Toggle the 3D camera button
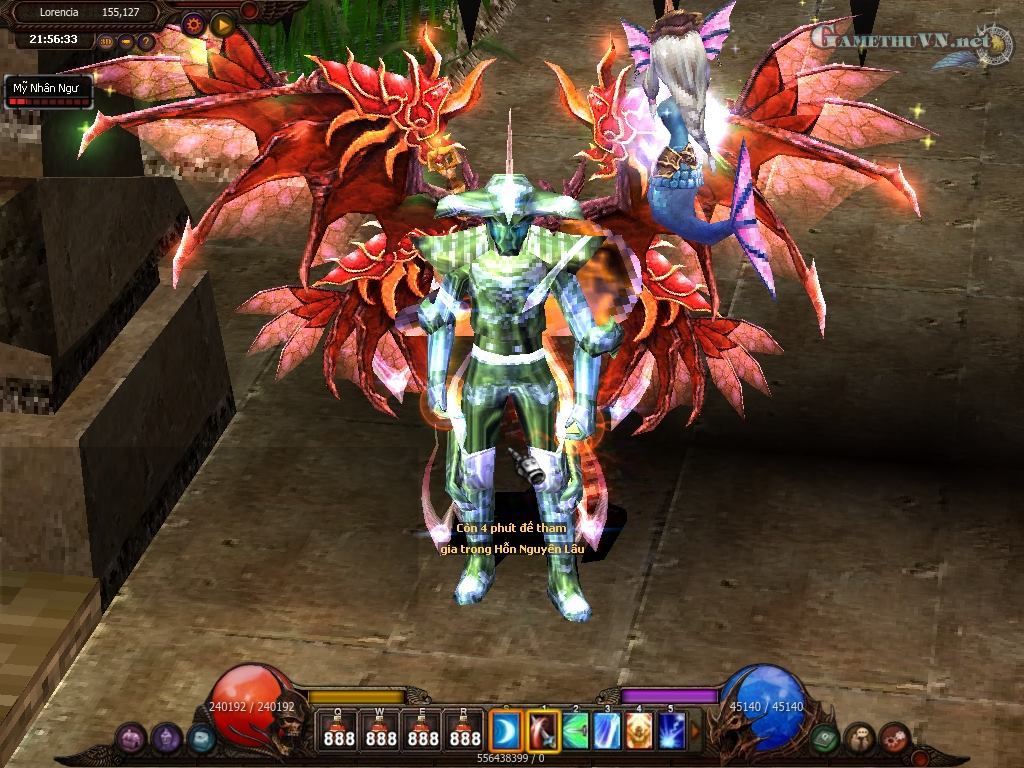 107,42
